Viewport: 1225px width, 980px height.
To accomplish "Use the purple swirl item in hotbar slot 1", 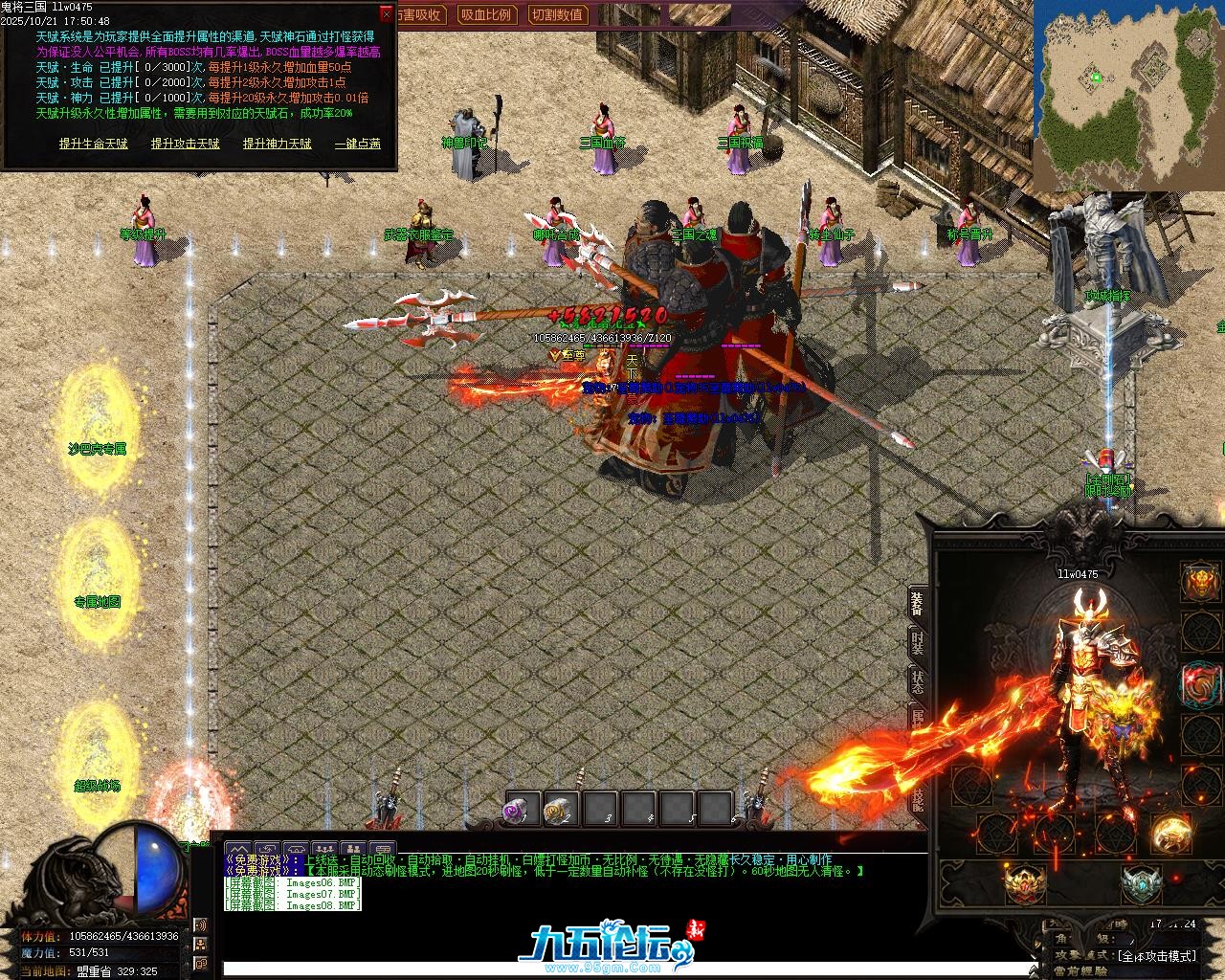I will pos(523,810).
